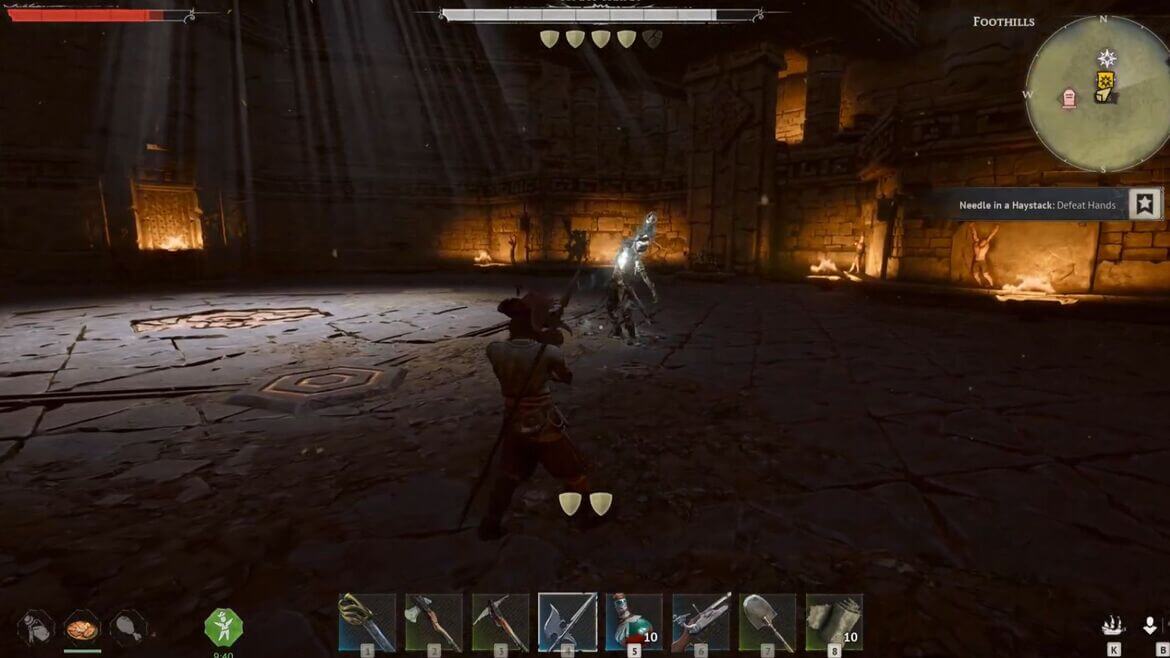
Task: Click the yellow quest marker on minimap
Action: click(x=1105, y=86)
